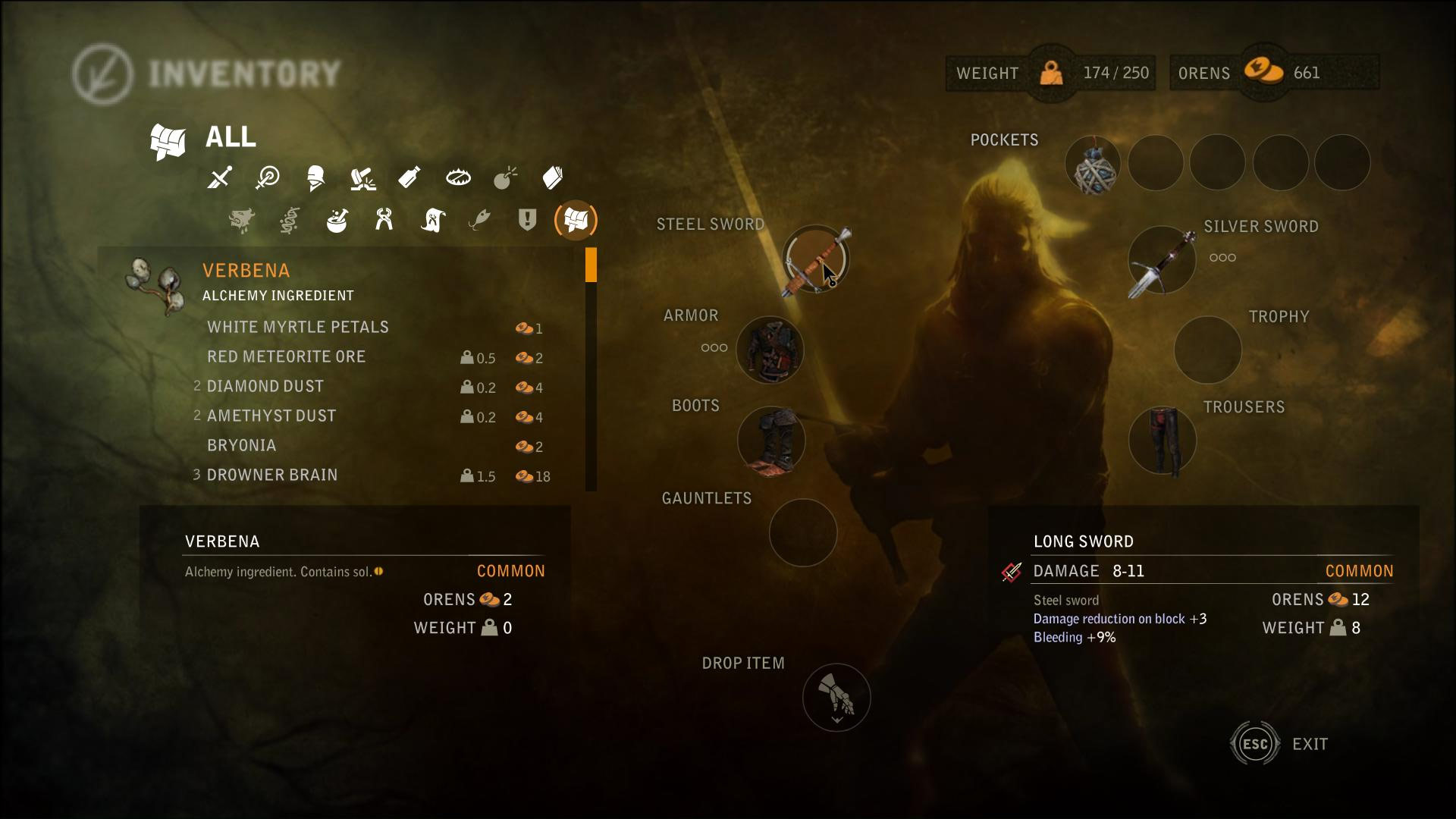
Task: Select the Diamond Dust entry
Action: coord(265,386)
